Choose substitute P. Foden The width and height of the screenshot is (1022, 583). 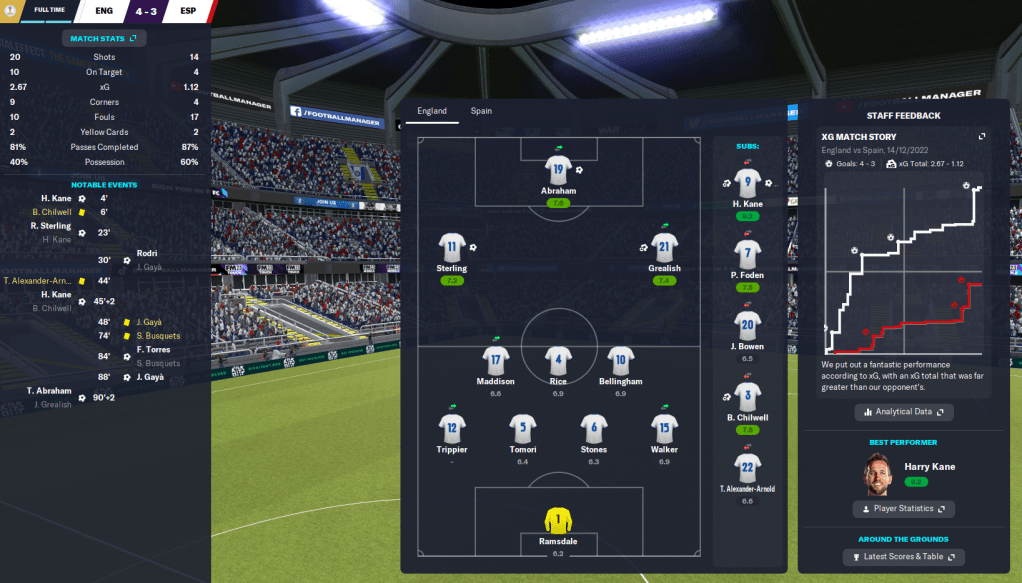click(x=747, y=255)
